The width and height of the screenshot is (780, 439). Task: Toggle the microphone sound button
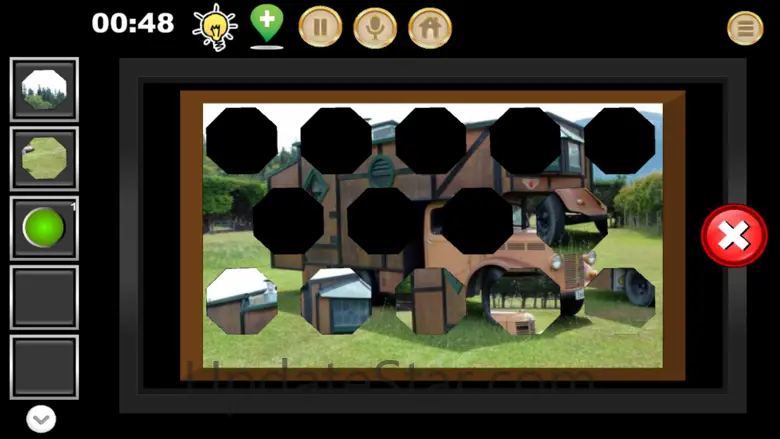coord(375,27)
